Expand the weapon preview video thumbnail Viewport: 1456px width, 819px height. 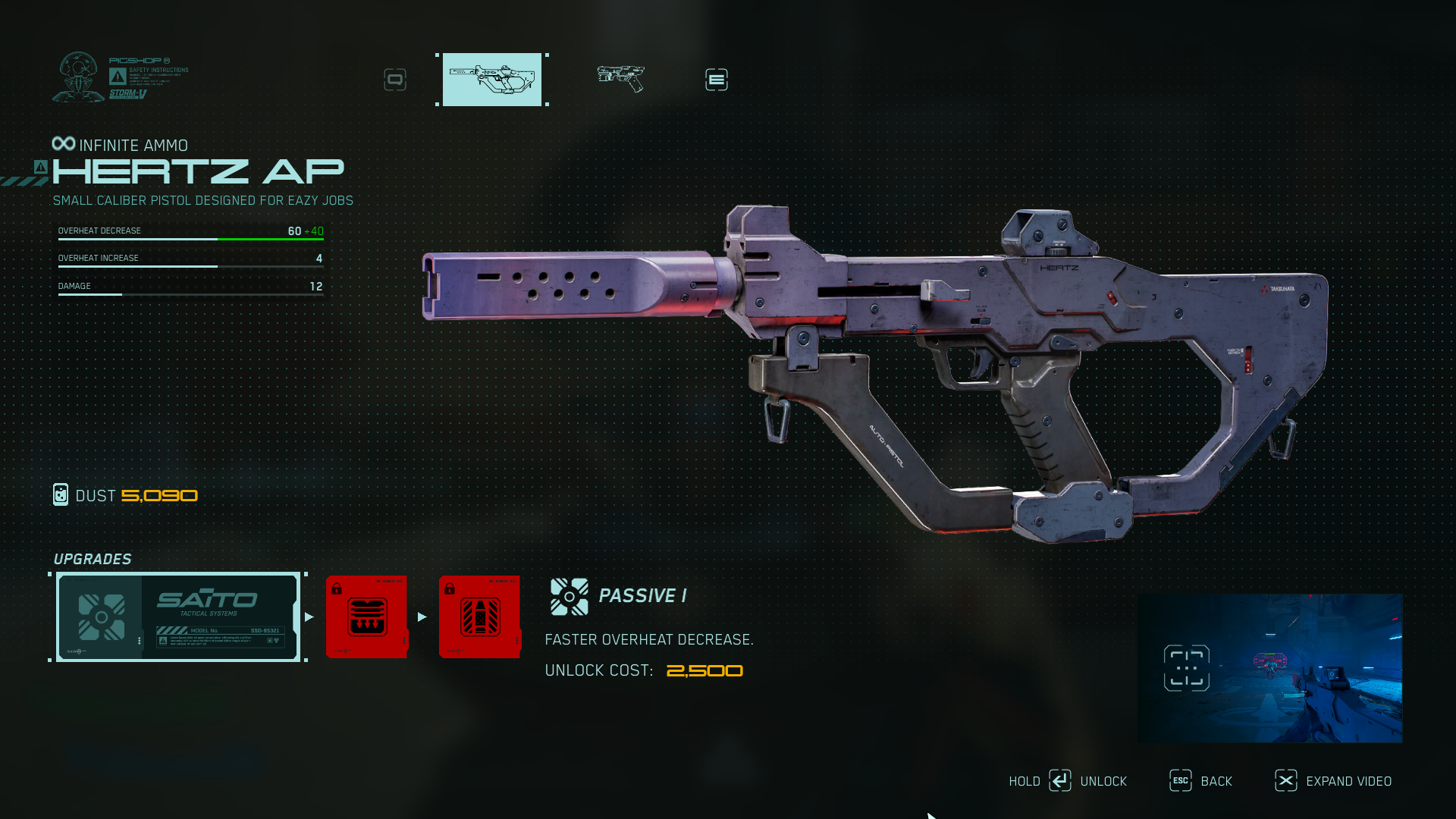[1269, 668]
